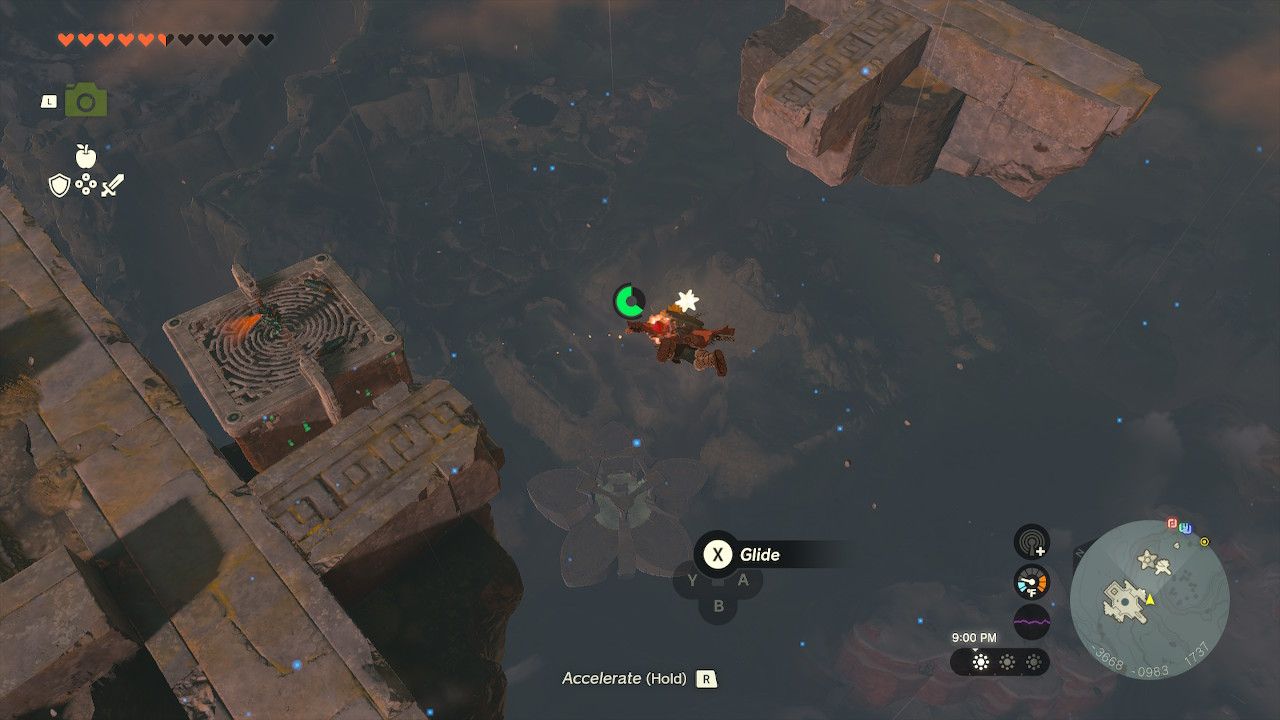Viewport: 1280px width, 720px height.
Task: Click the Sheikah Sensor+ icon above the minimap
Action: [x=1032, y=545]
